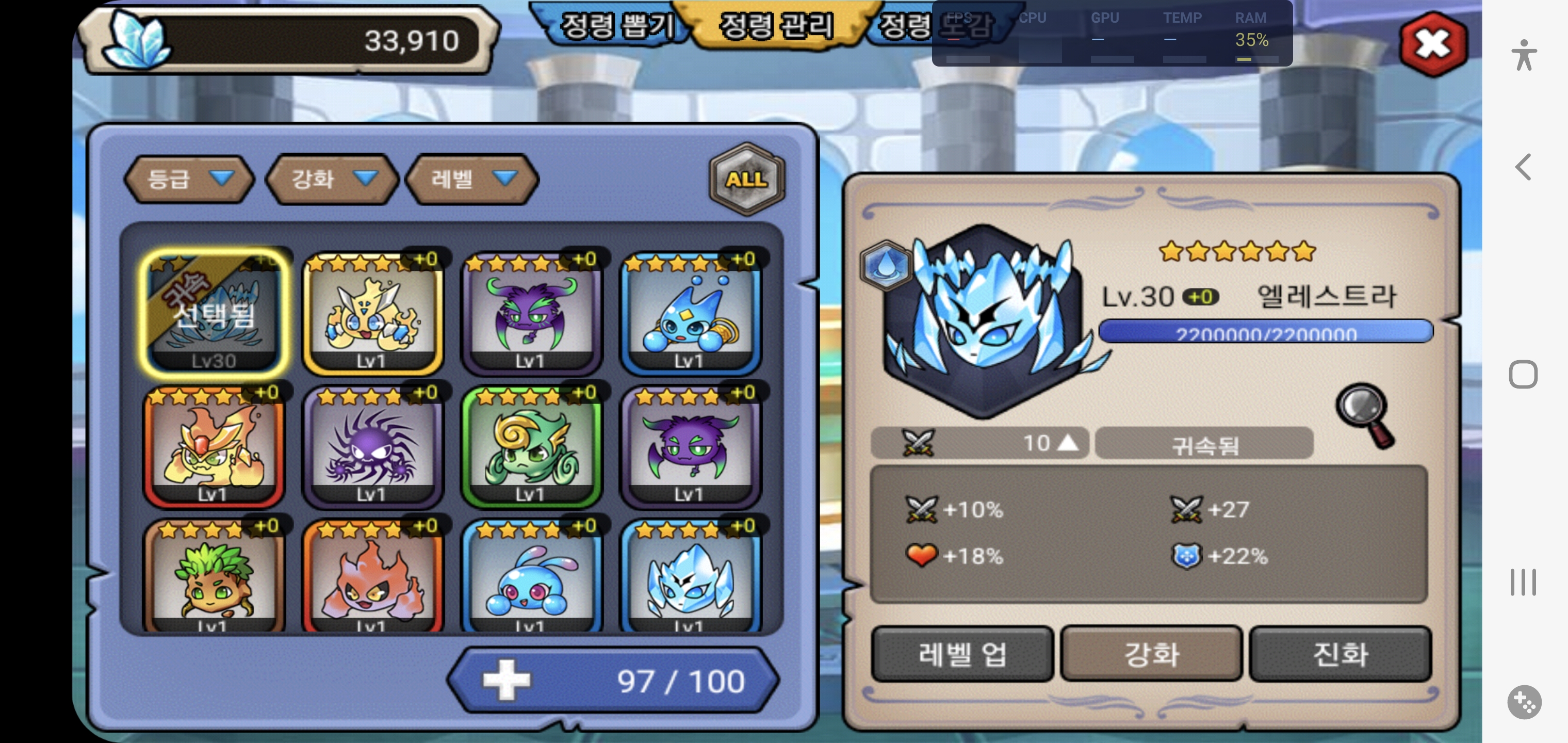Open the 강화 sort dropdown
This screenshot has width=1568, height=743.
pos(332,179)
